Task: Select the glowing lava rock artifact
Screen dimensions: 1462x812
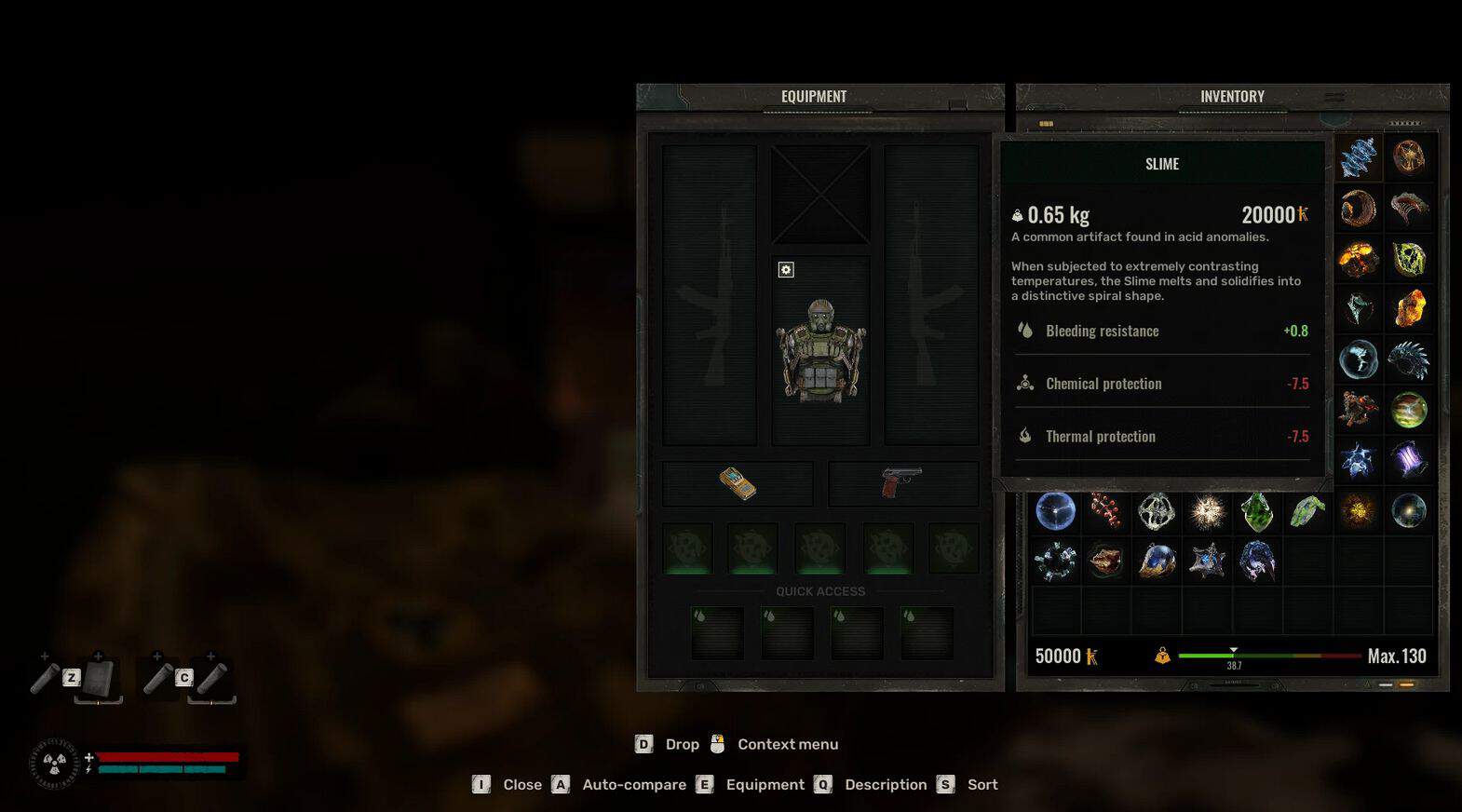Action: click(x=1359, y=259)
